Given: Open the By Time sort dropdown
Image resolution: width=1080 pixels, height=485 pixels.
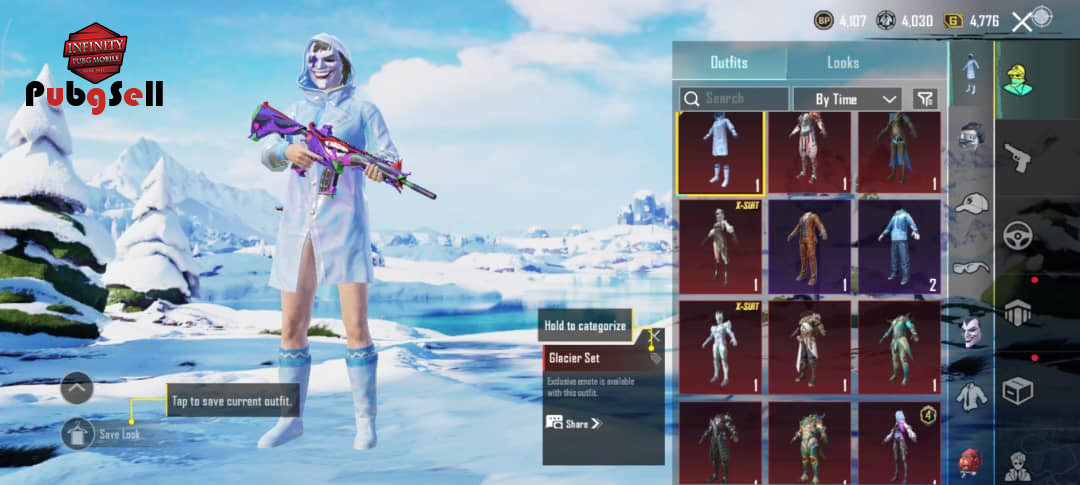Looking at the screenshot, I should (x=847, y=99).
